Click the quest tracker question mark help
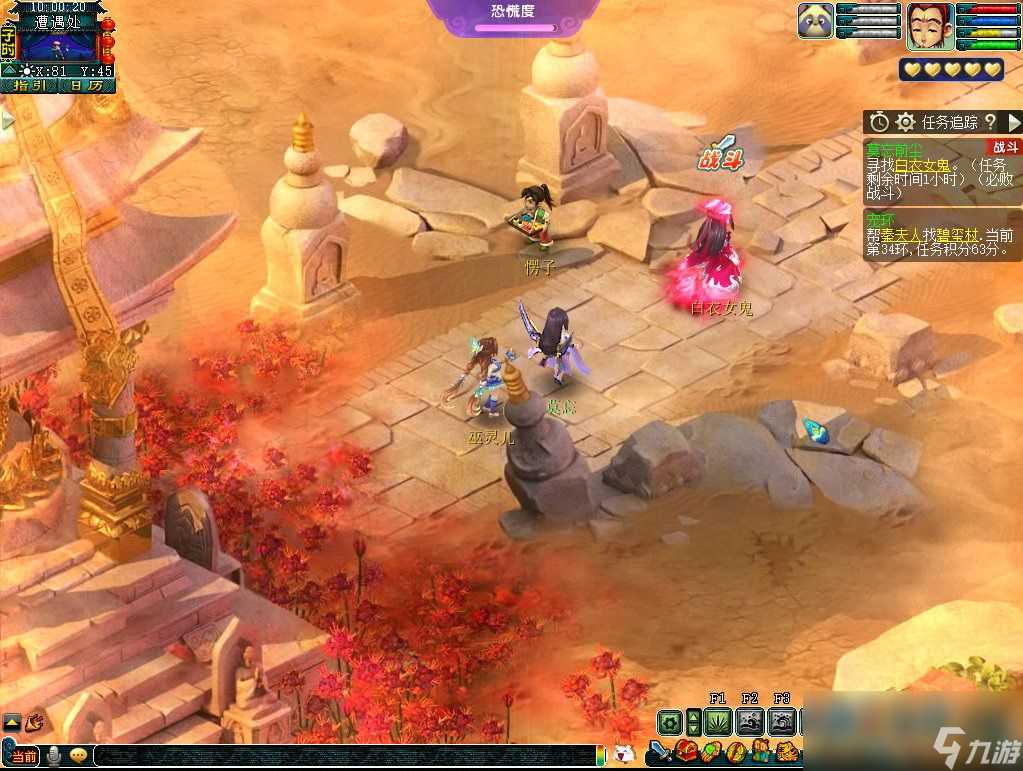 [990, 122]
